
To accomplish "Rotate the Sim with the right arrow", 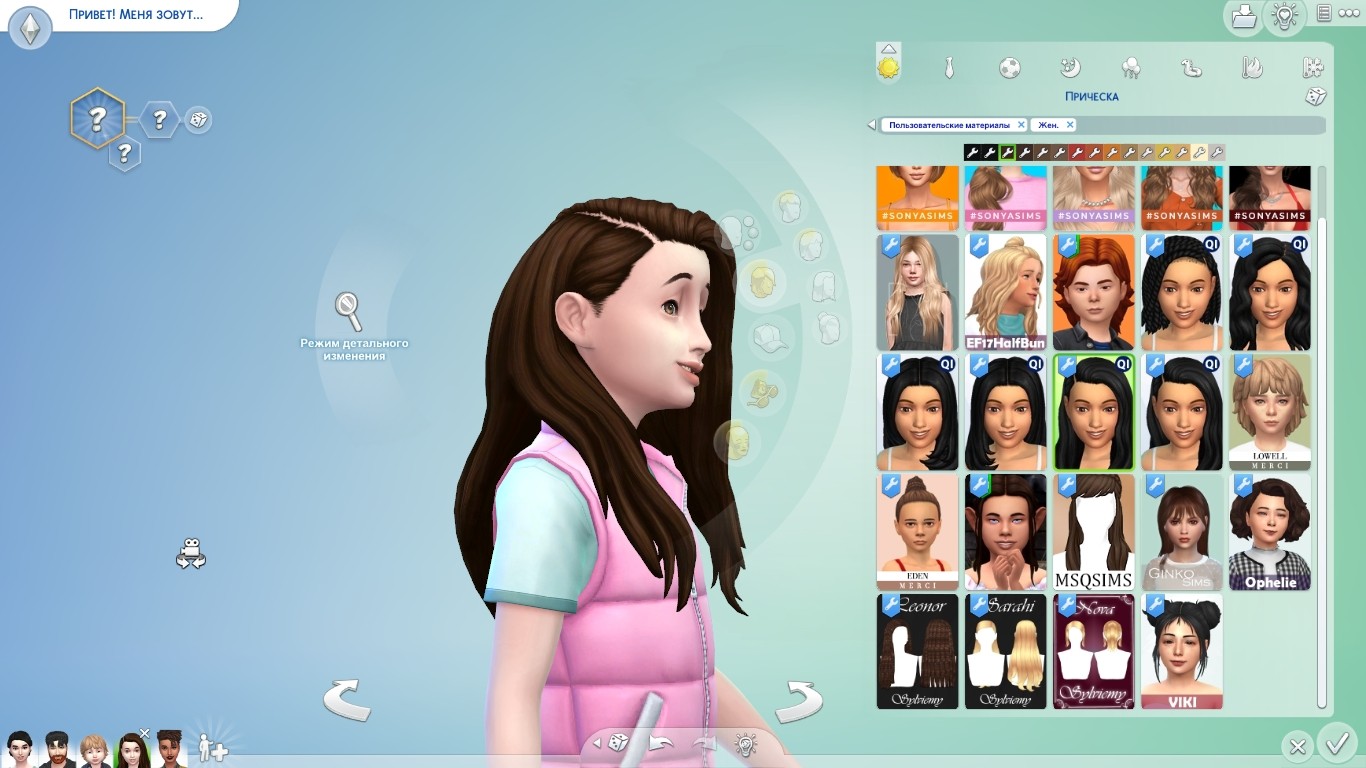I will (798, 699).
